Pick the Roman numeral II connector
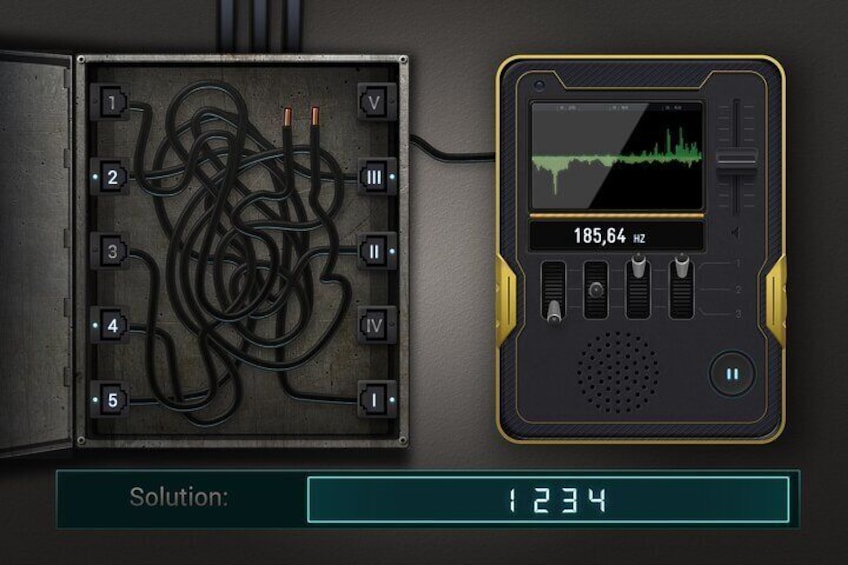Viewport: 848px width, 565px height. [x=373, y=251]
